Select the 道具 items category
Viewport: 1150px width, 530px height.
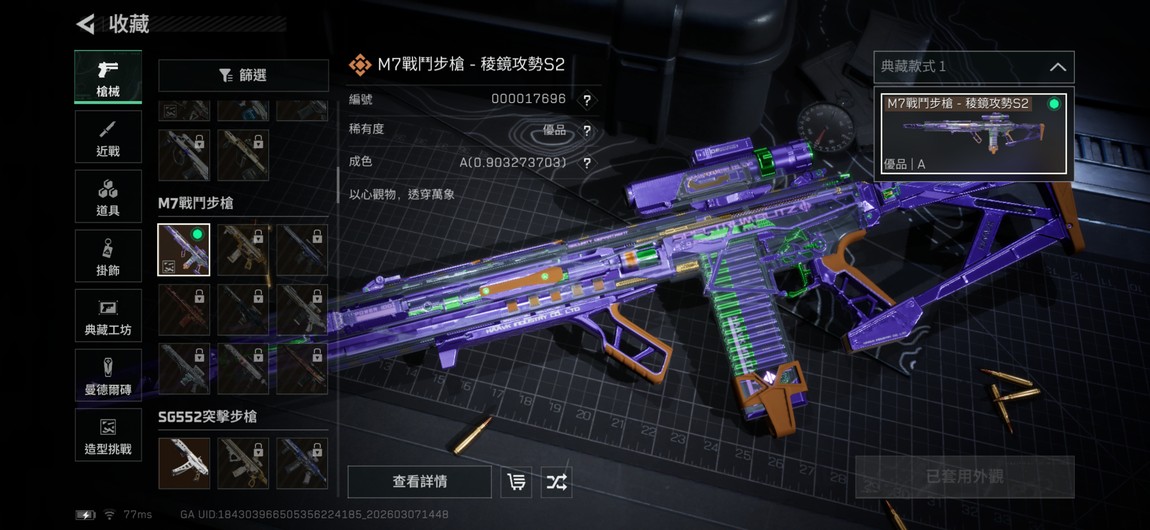[x=108, y=196]
